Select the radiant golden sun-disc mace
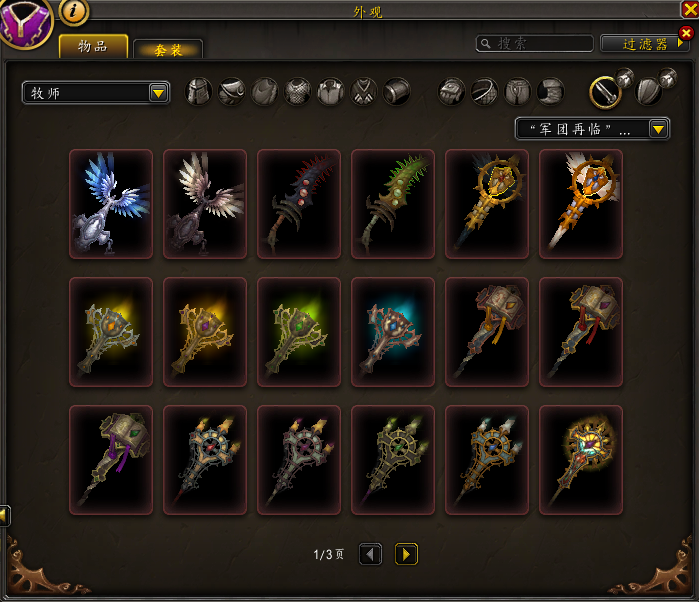This screenshot has width=699, height=602. (x=581, y=460)
